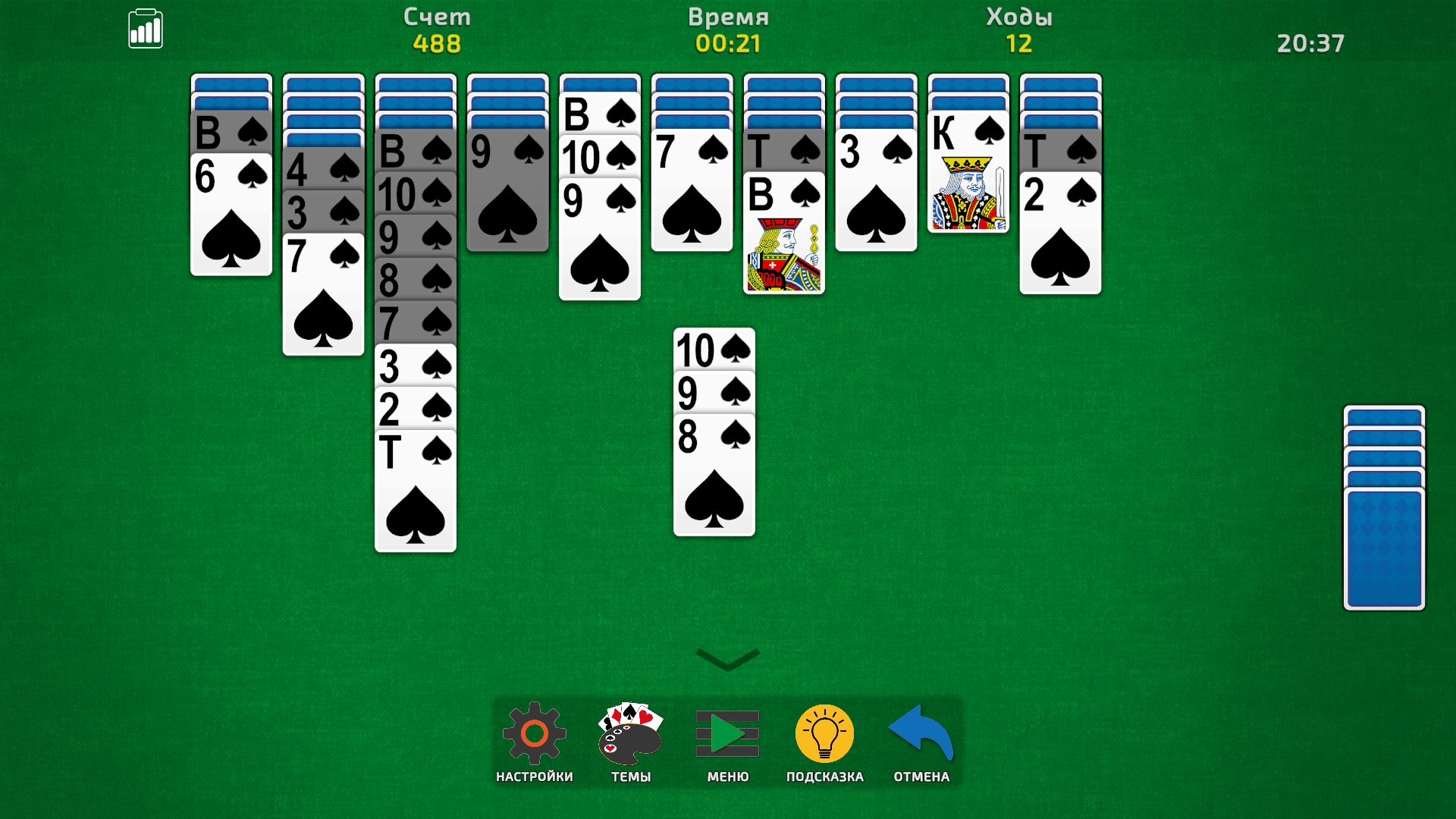The width and height of the screenshot is (1456, 819).
Task: Collapse the toolbar using the chevron arrow
Action: pos(727,659)
